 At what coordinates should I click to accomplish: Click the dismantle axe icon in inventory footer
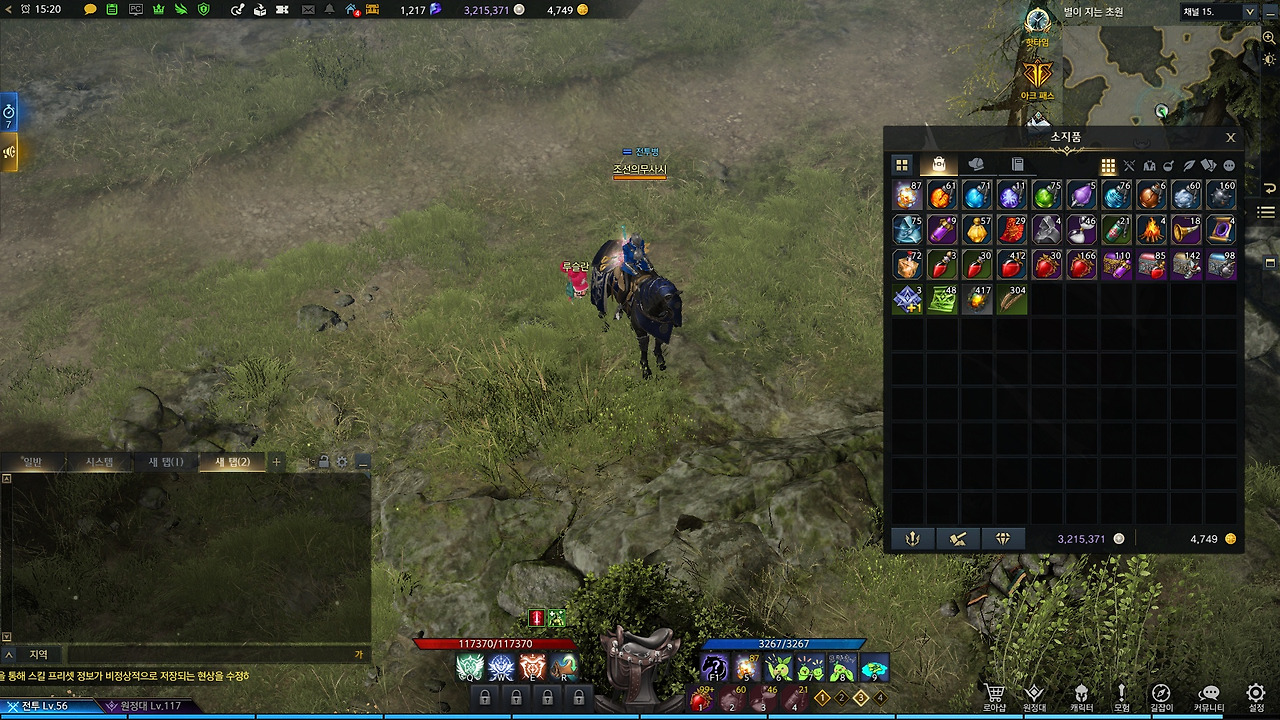(956, 539)
